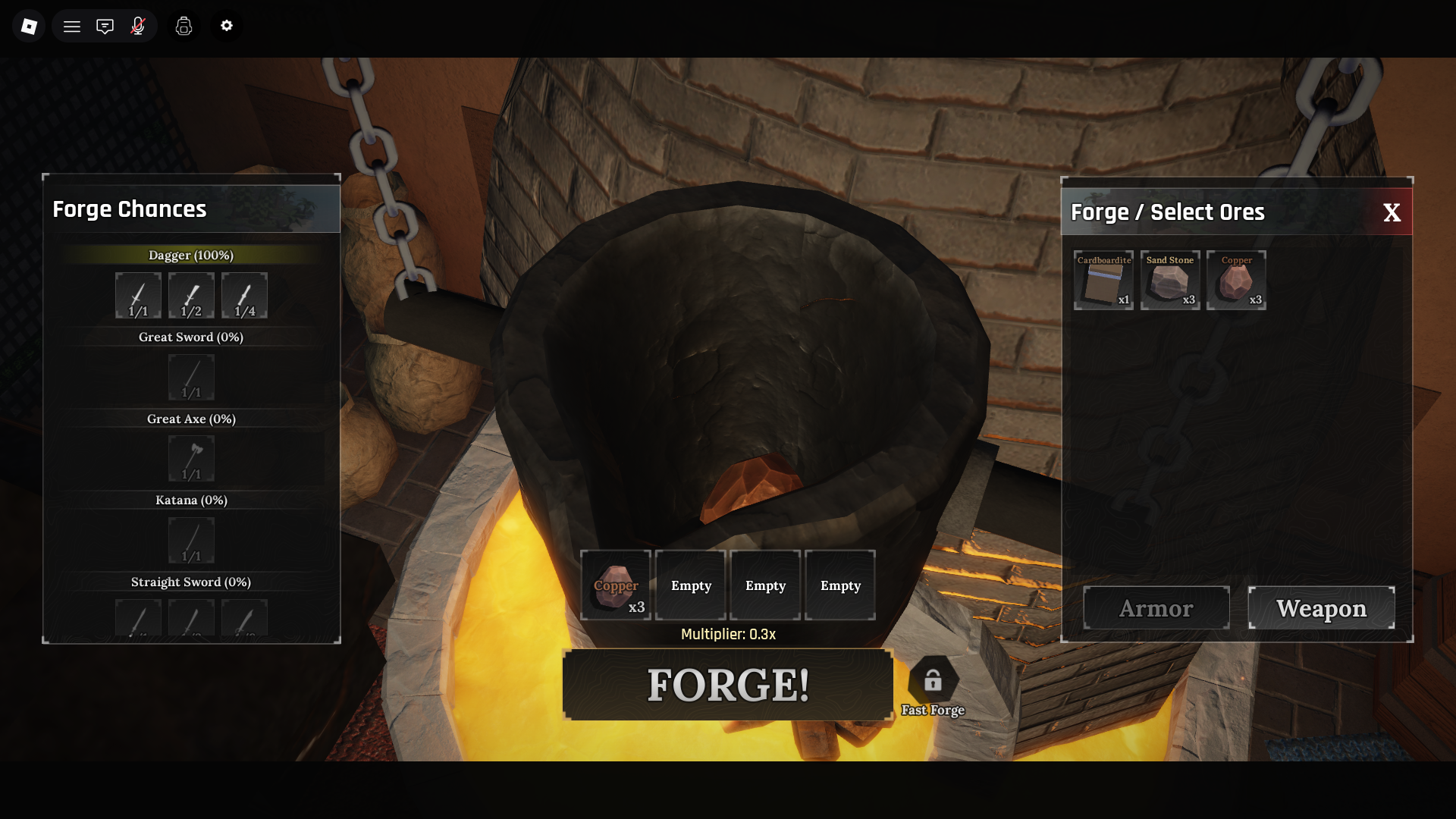Open the Roblox main menu
The image size is (1456, 819).
coord(72,26)
